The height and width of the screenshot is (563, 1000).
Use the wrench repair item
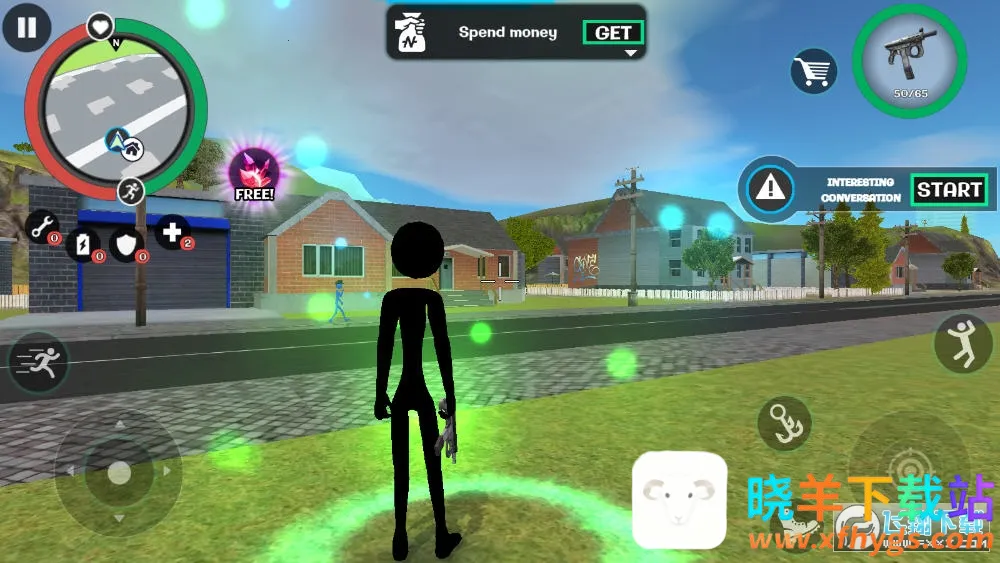42,229
